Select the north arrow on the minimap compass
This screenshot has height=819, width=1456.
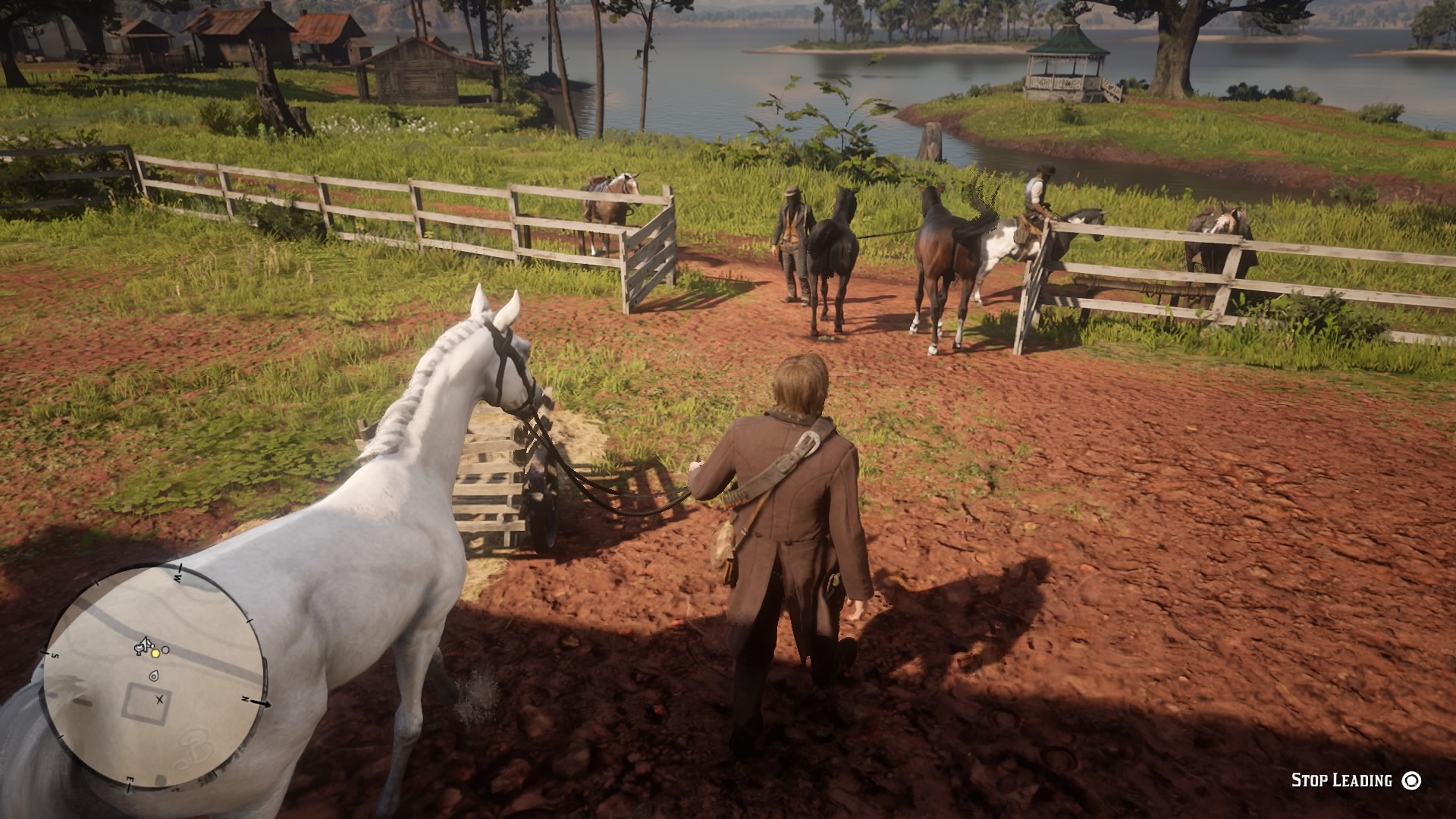[261, 703]
